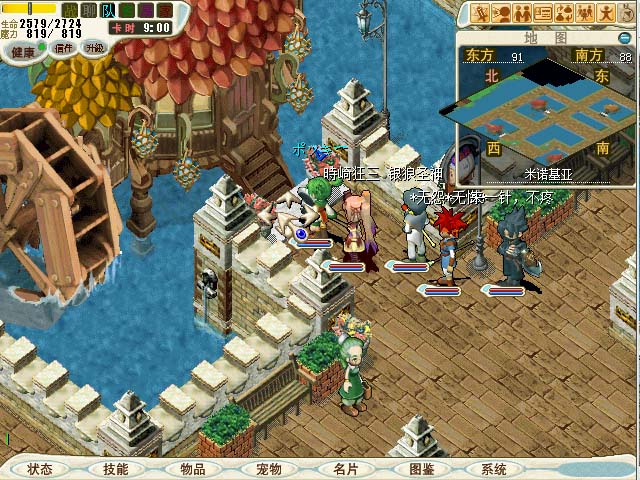Open the 技能 skills menu
This screenshot has height=480, width=640.
[115, 468]
